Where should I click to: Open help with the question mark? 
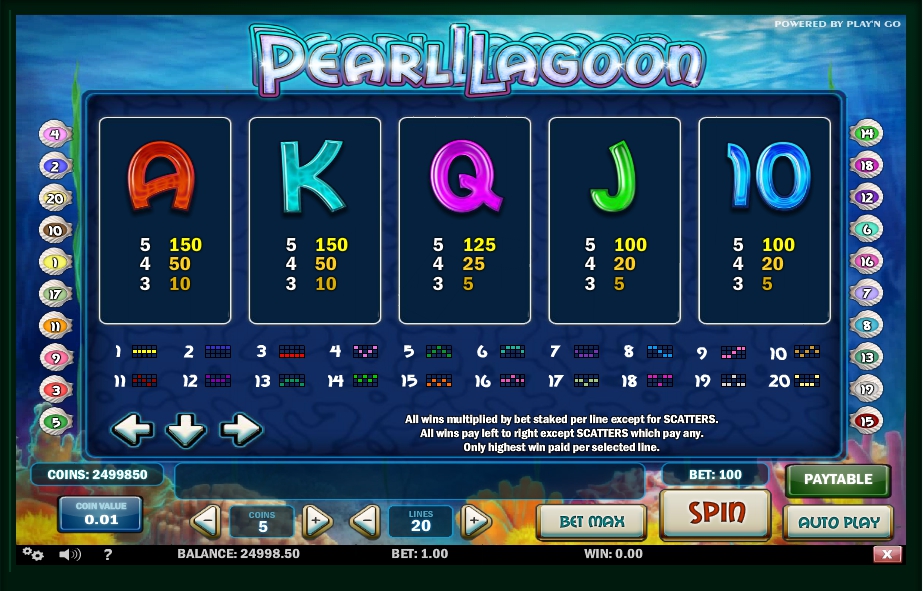coord(107,554)
